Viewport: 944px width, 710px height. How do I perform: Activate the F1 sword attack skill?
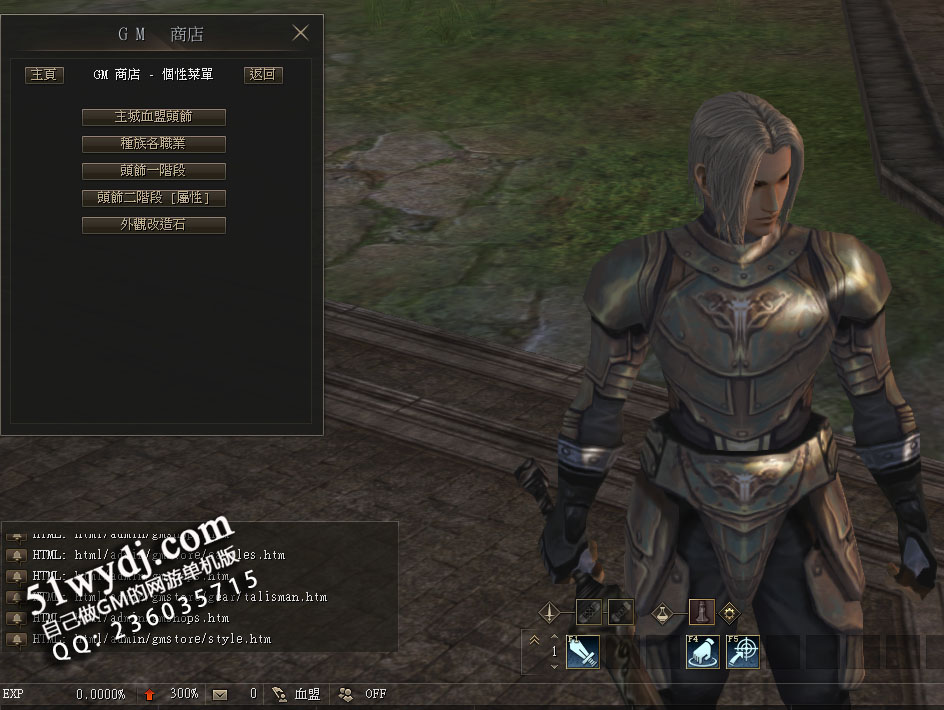click(x=582, y=652)
